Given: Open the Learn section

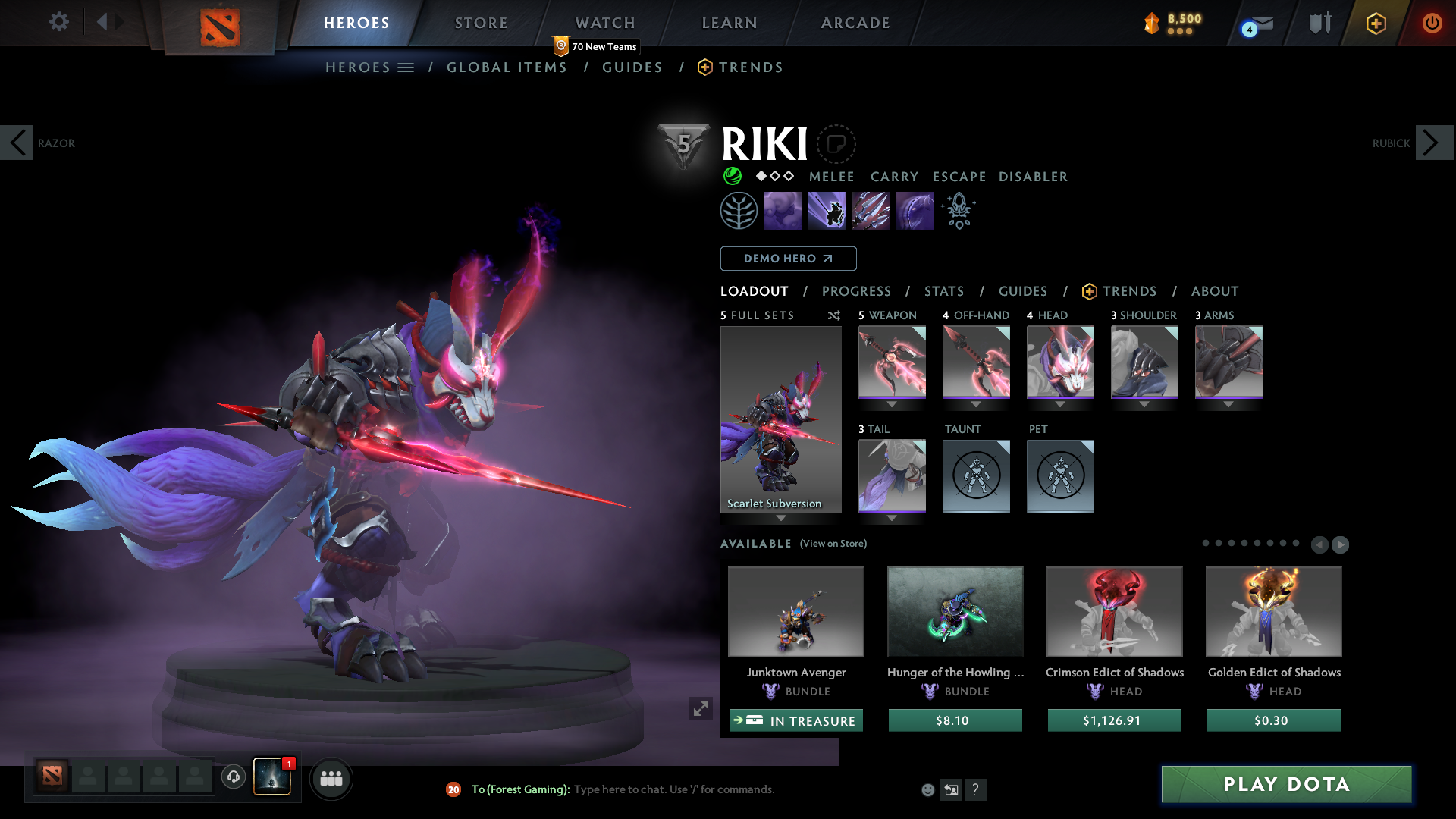Looking at the screenshot, I should coord(730,23).
